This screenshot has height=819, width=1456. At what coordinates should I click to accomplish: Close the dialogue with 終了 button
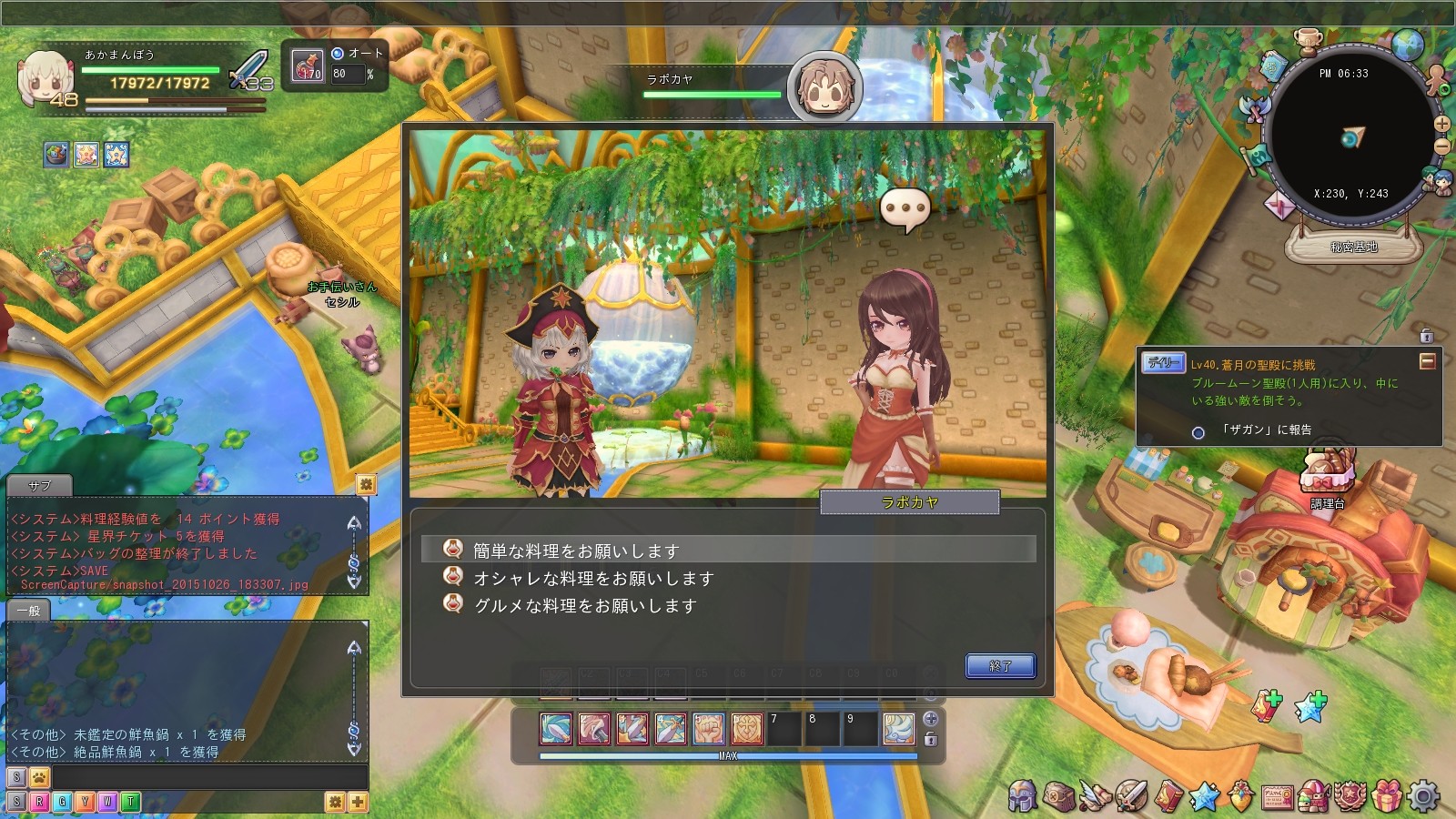pyautogui.click(x=1000, y=666)
